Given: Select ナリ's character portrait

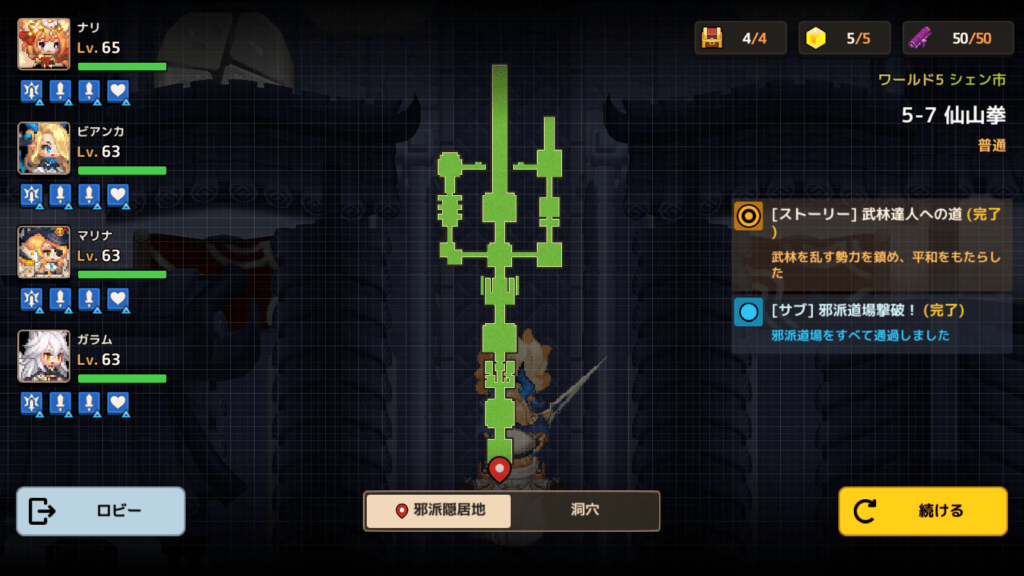Looking at the screenshot, I should coord(44,44).
